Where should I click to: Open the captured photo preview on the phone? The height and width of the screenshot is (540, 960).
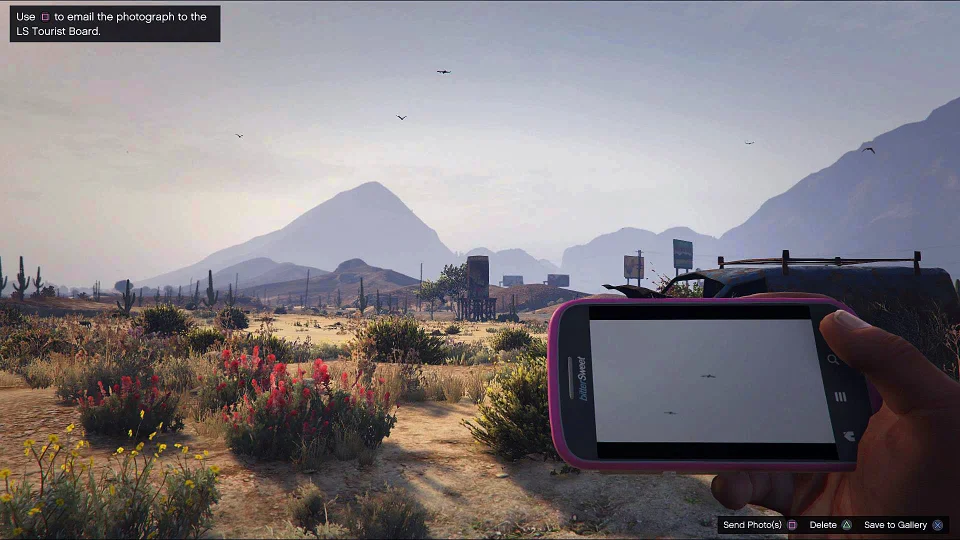(x=710, y=380)
